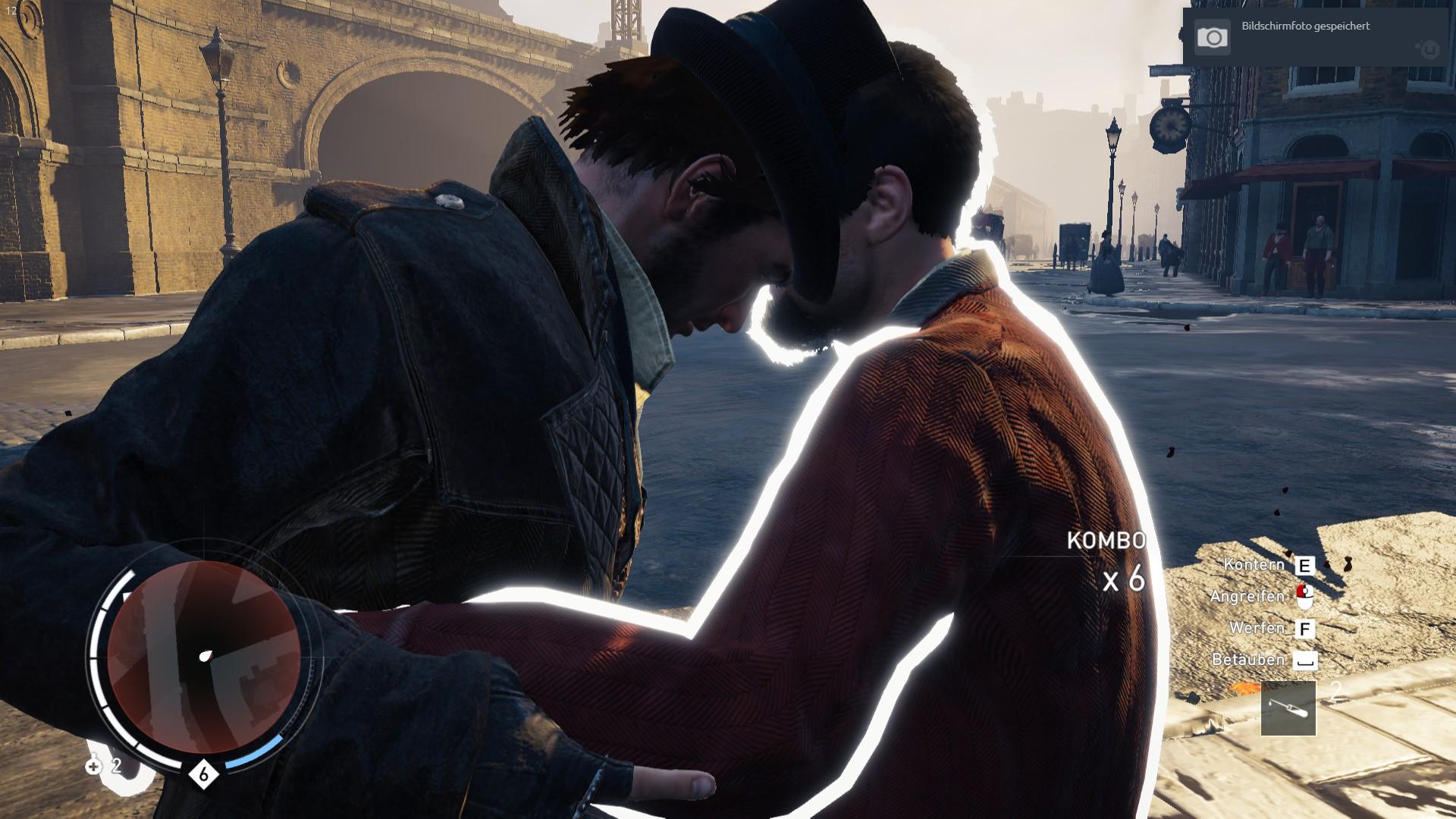Select the throwing knife item slot

click(x=1288, y=709)
